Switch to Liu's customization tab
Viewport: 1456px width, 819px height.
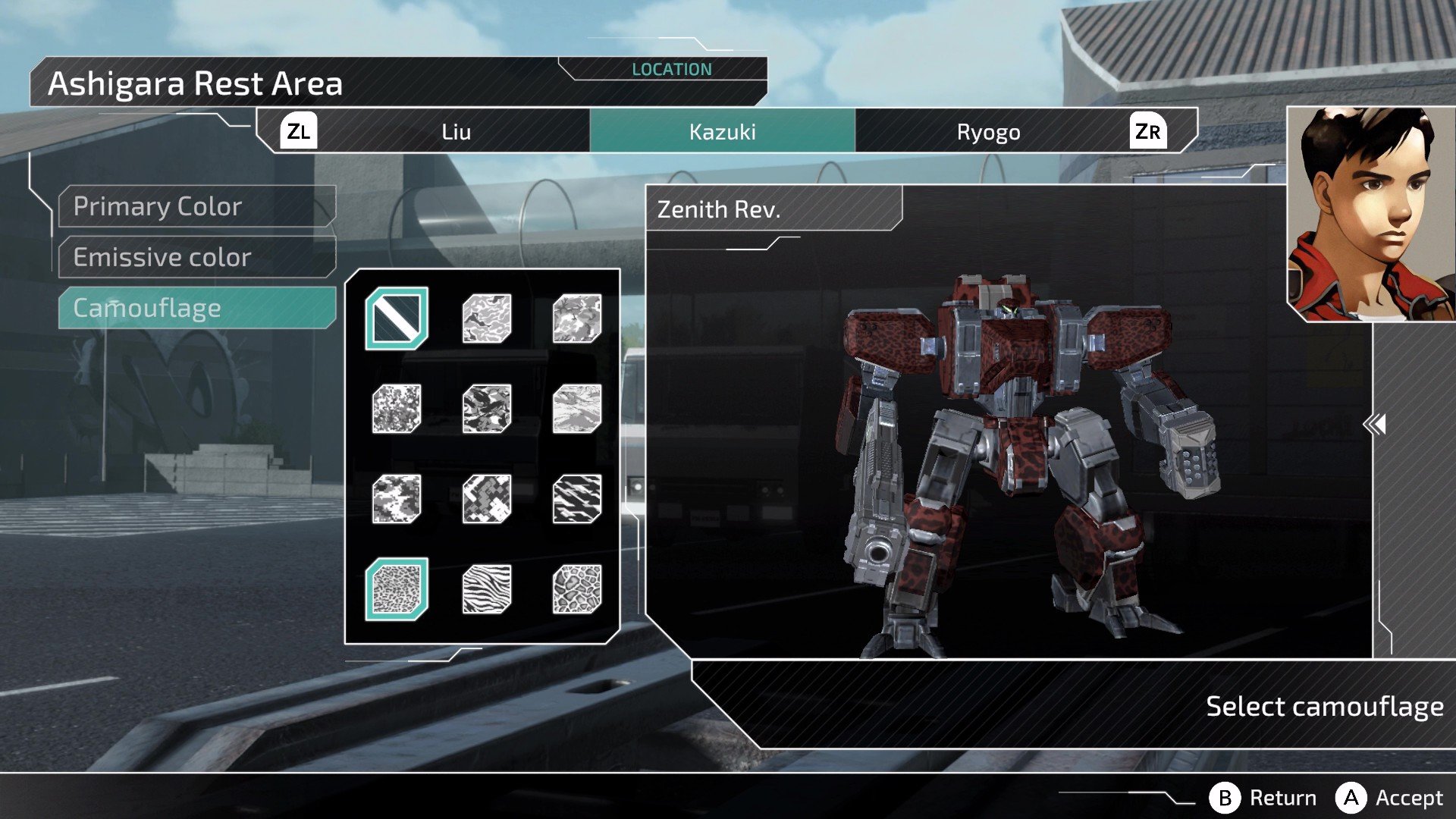pyautogui.click(x=456, y=131)
